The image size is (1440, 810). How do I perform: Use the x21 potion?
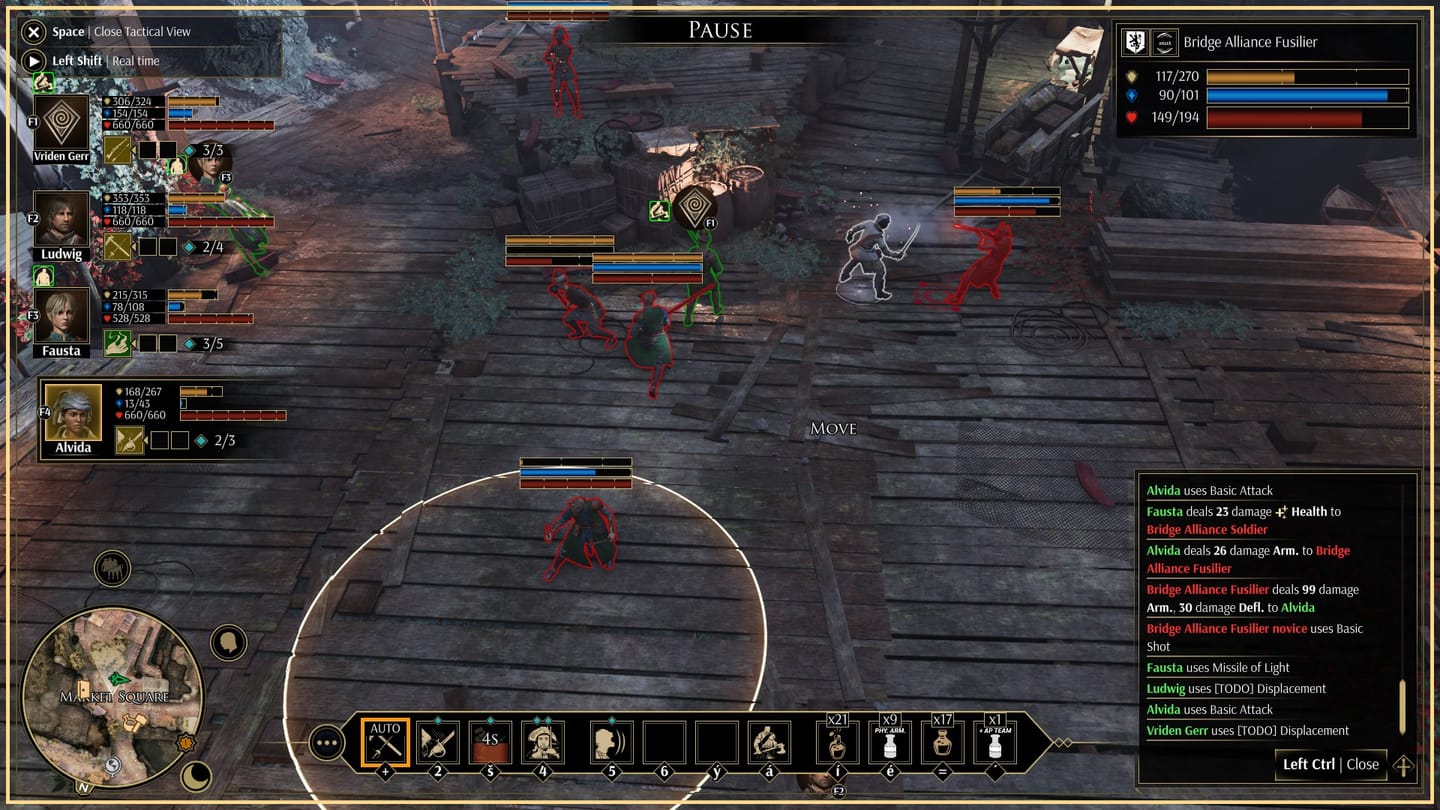pyautogui.click(x=838, y=743)
